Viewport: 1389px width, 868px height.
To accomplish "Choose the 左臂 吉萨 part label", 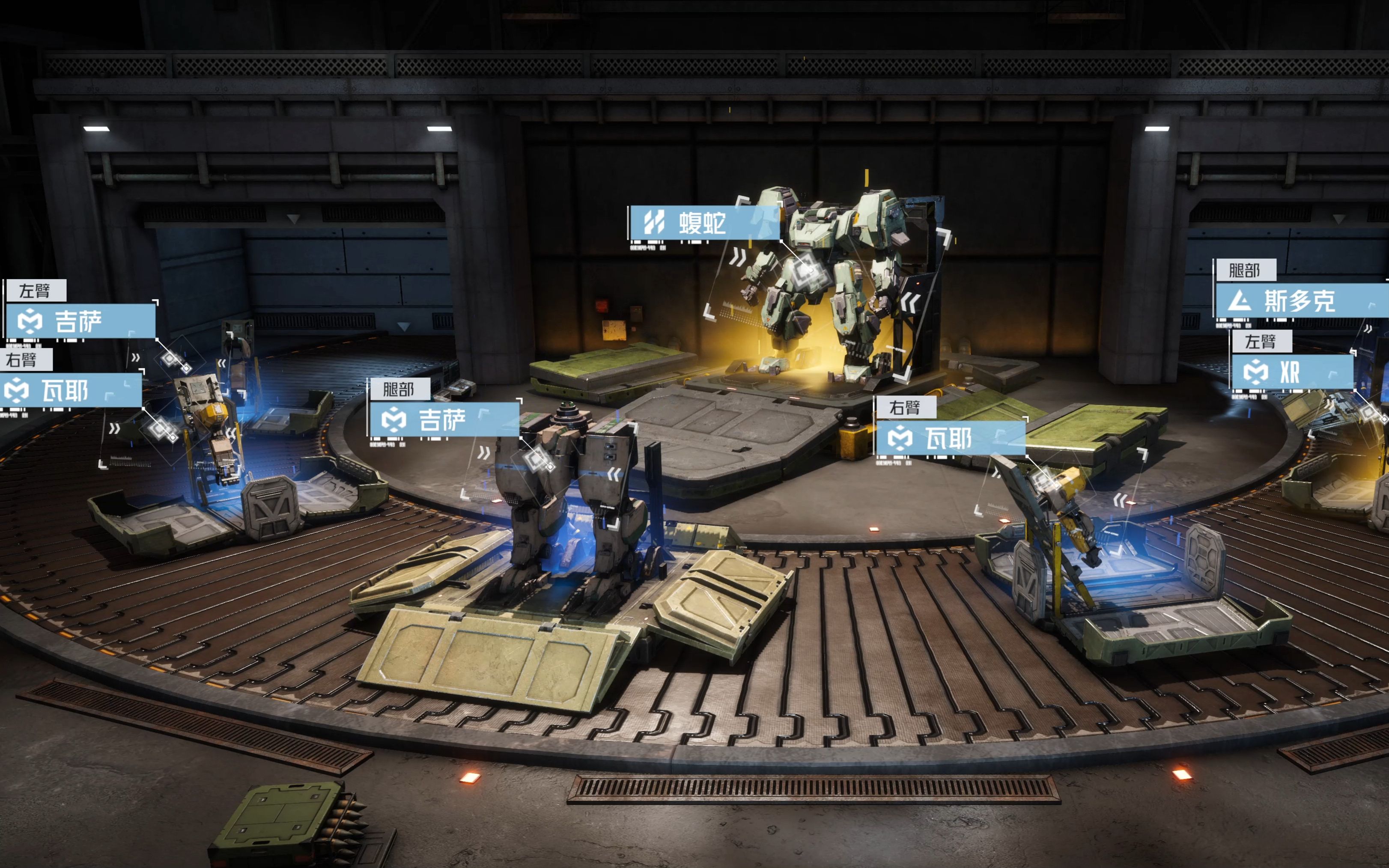I will [80, 321].
